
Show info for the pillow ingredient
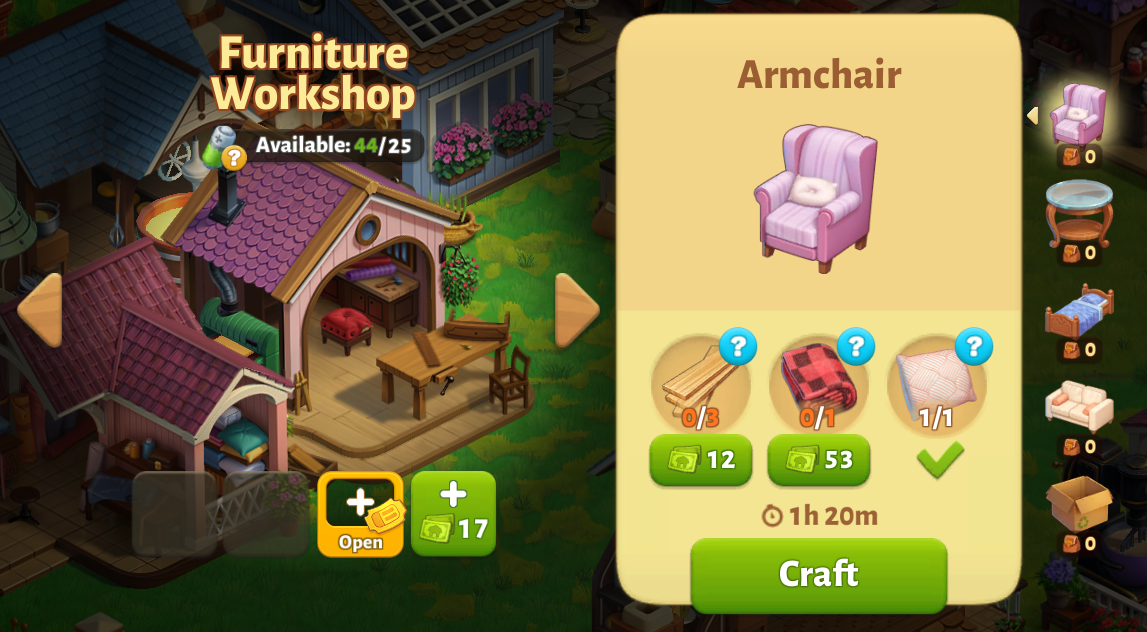pyautogui.click(x=973, y=347)
